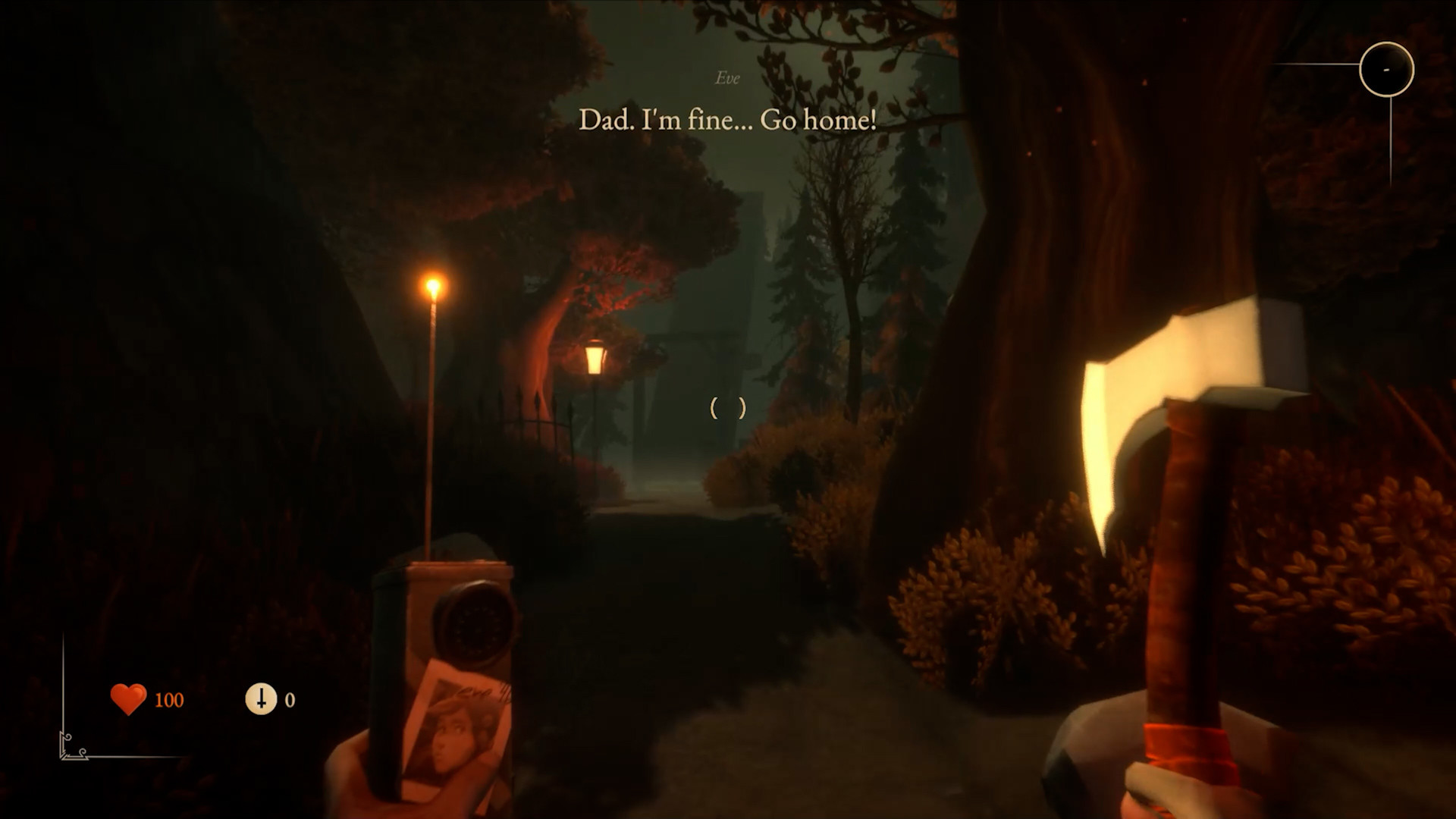
Task: Click the text 'Dad. I'm fine... Go home!'
Action: tap(728, 119)
